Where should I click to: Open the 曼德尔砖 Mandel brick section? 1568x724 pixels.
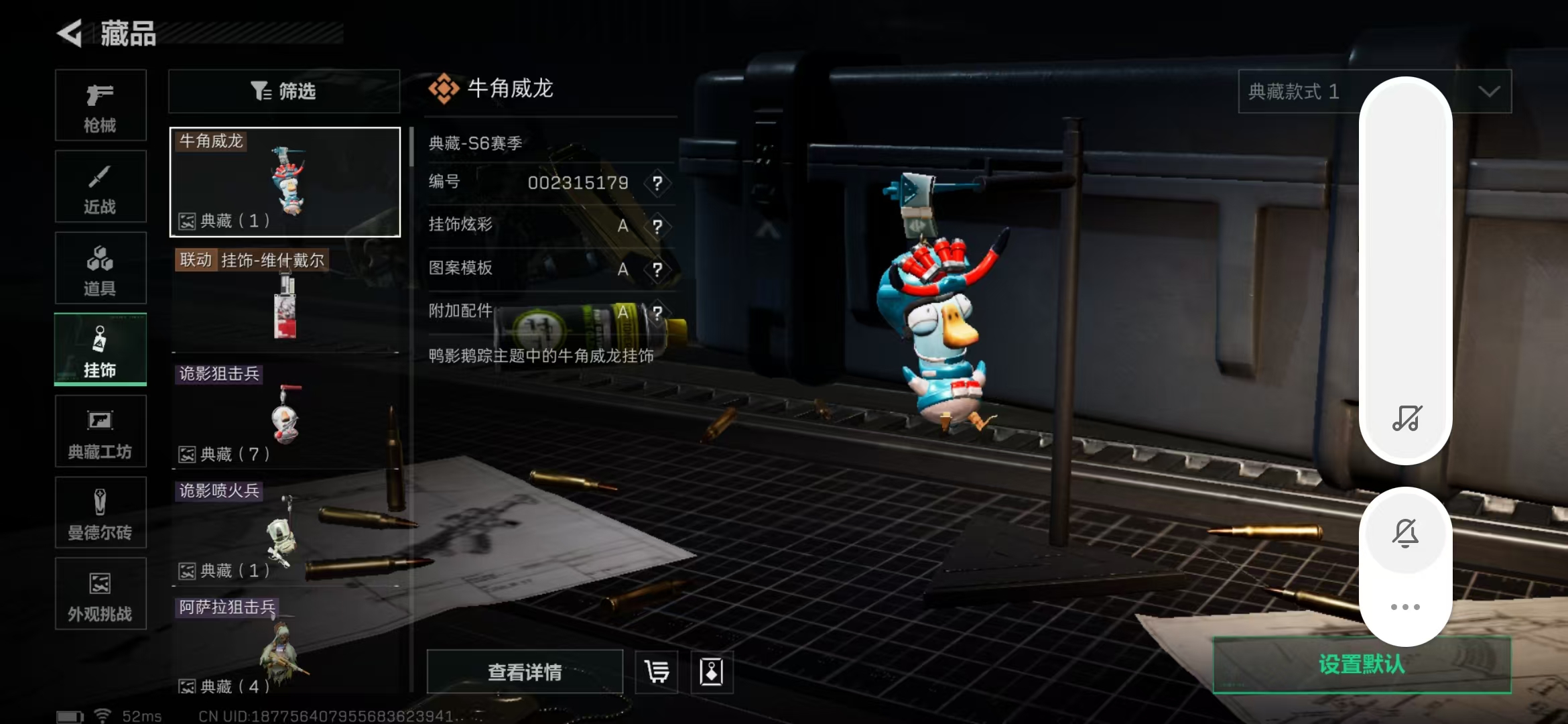[101, 513]
